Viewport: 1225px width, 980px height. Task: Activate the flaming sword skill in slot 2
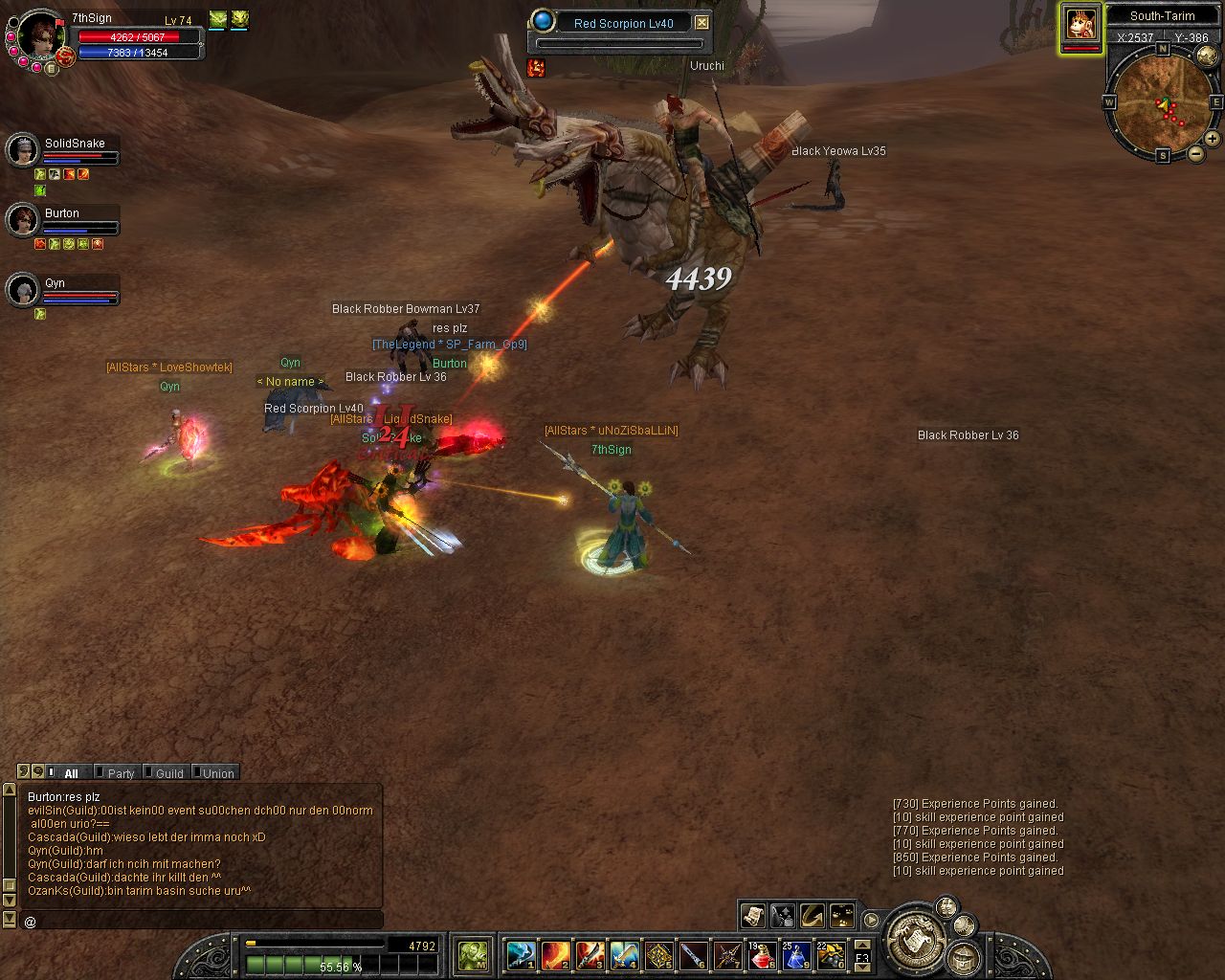tap(556, 955)
